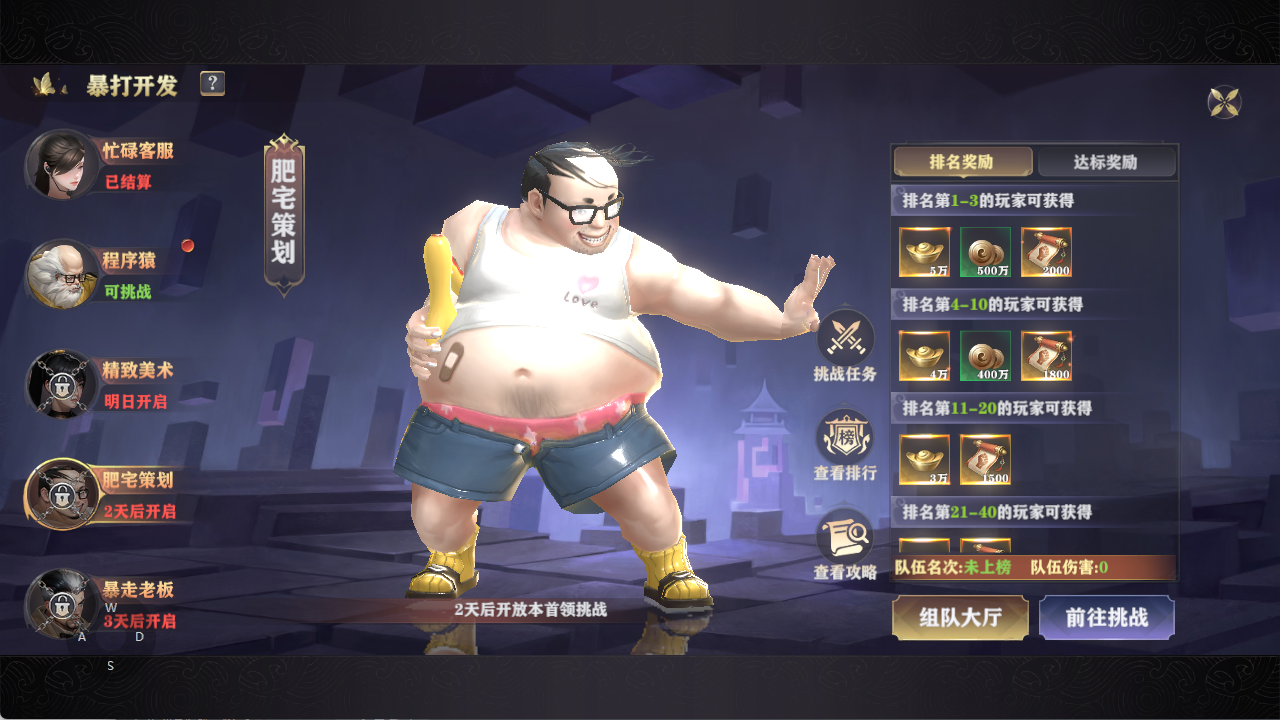Viewport: 1280px width, 720px height.
Task: Select the 忙碌客服 boss marked 已结算
Action: pos(60,165)
